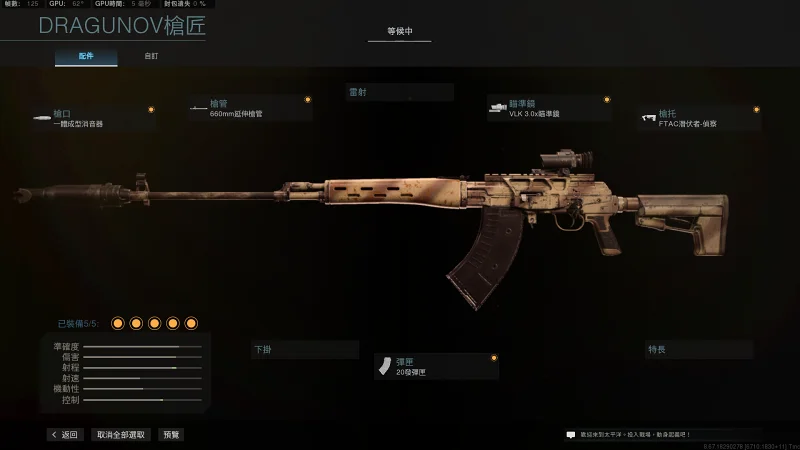Image resolution: width=800 pixels, height=450 pixels.
Task: Open the 自訂 customize tab
Action: tap(150, 57)
